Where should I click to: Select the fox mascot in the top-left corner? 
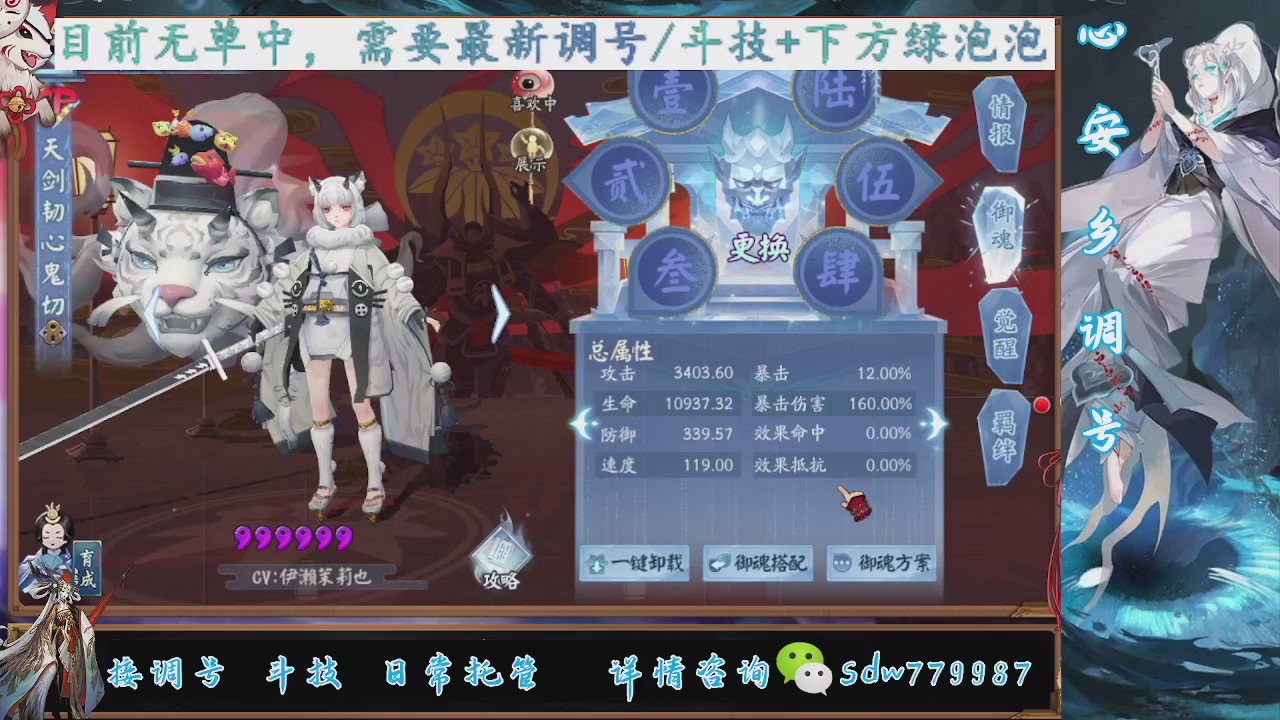(25, 40)
